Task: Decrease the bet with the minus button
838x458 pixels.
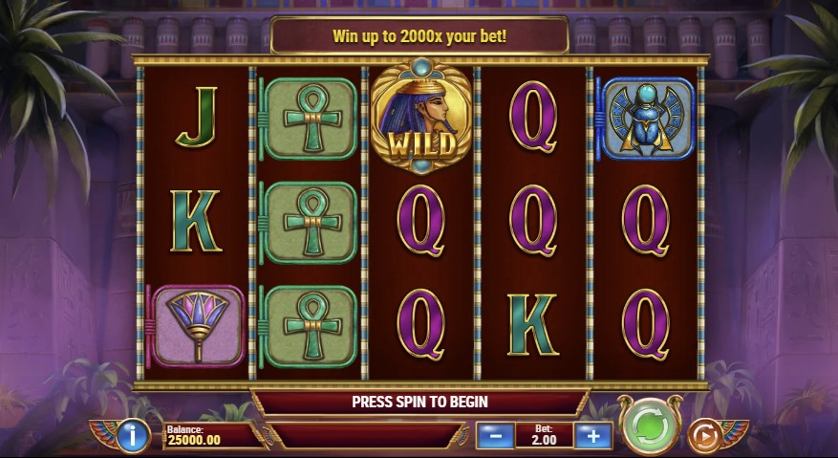Action: coord(494,435)
